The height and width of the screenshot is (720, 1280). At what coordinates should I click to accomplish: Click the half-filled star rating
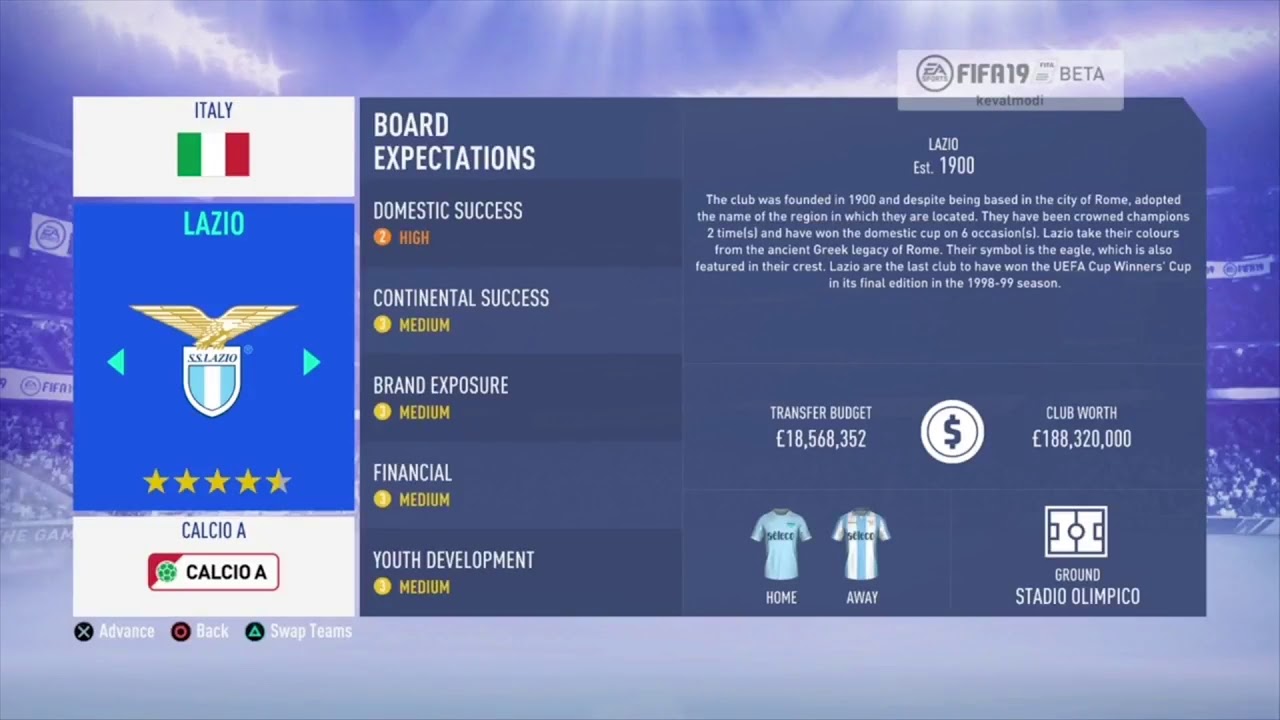point(277,481)
